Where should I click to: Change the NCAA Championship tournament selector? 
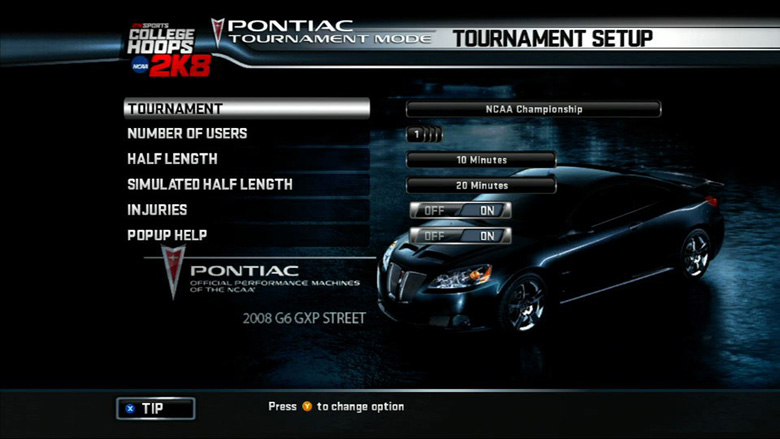tap(533, 109)
